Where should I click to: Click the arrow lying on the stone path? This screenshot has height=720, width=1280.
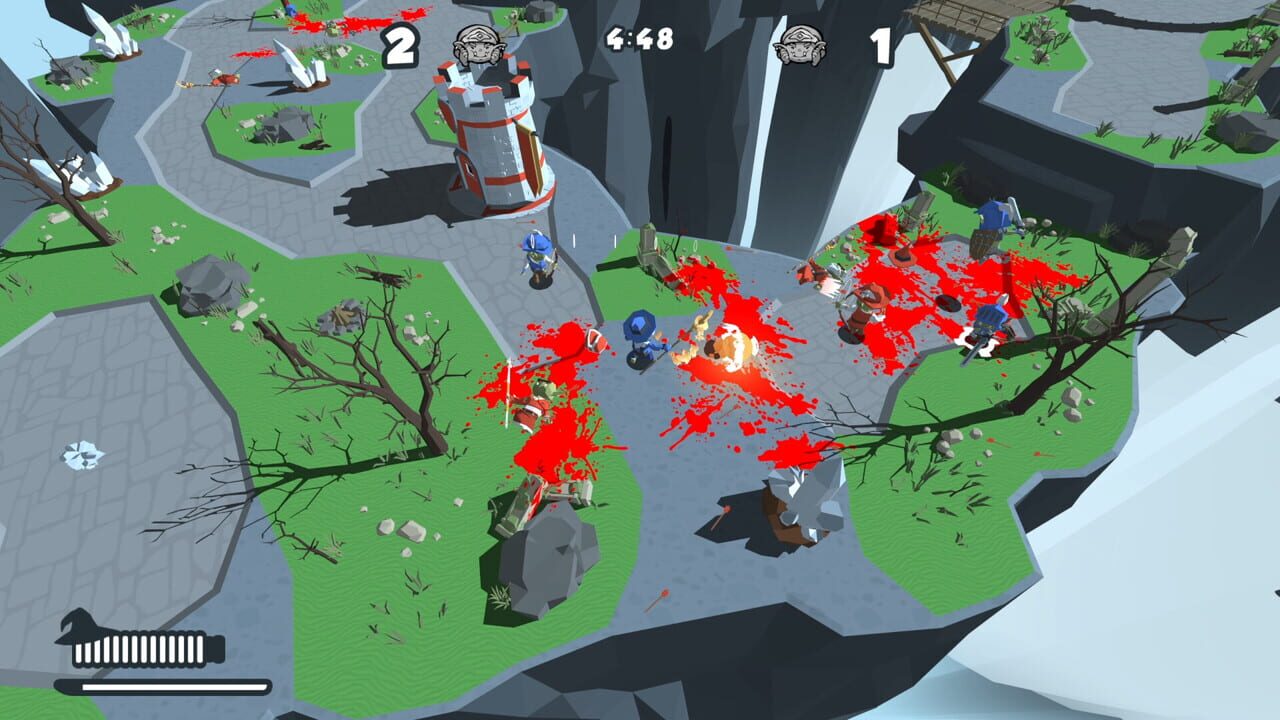coord(657,600)
